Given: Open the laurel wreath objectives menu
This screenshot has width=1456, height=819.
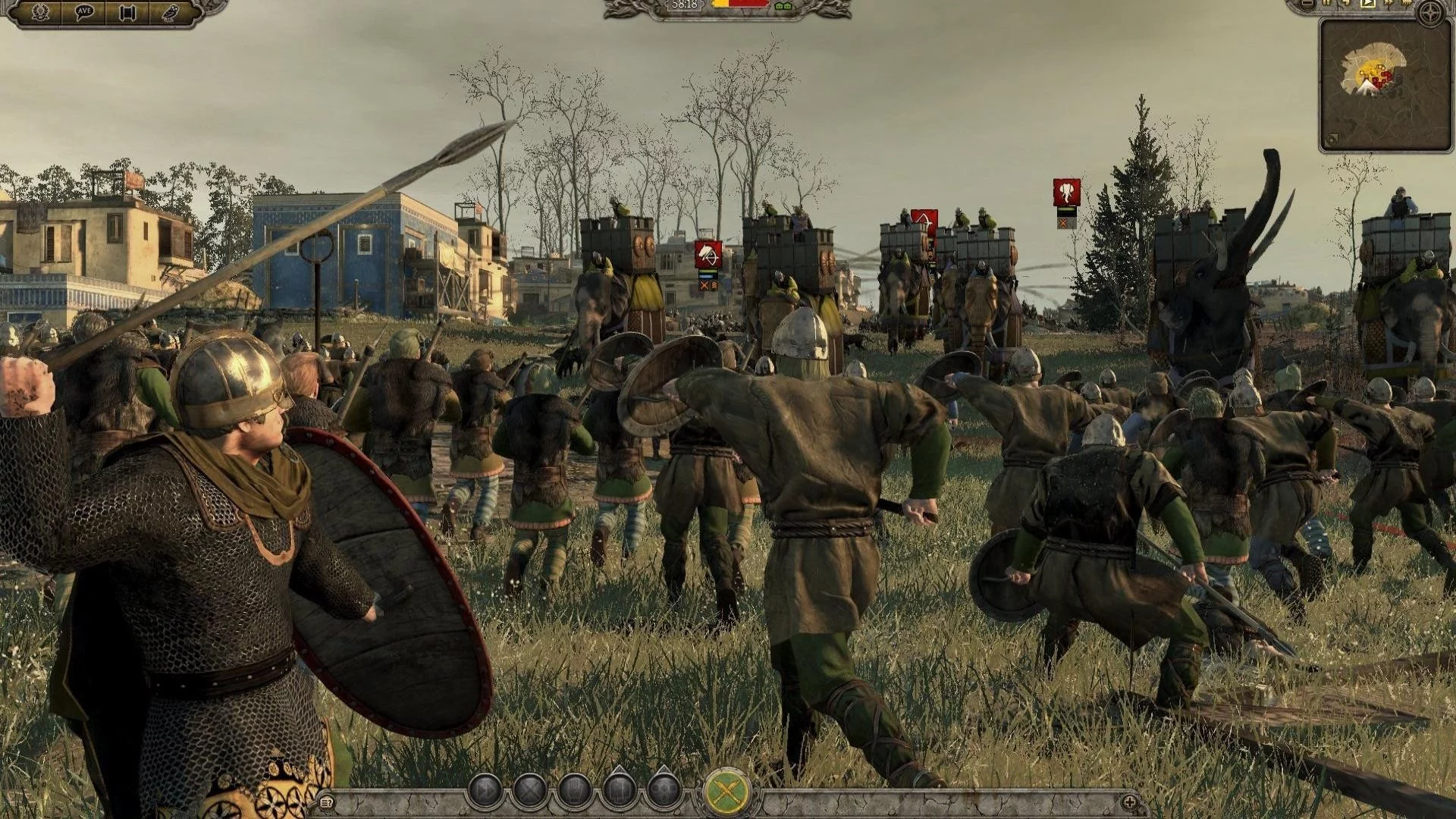Looking at the screenshot, I should pos(40,13).
